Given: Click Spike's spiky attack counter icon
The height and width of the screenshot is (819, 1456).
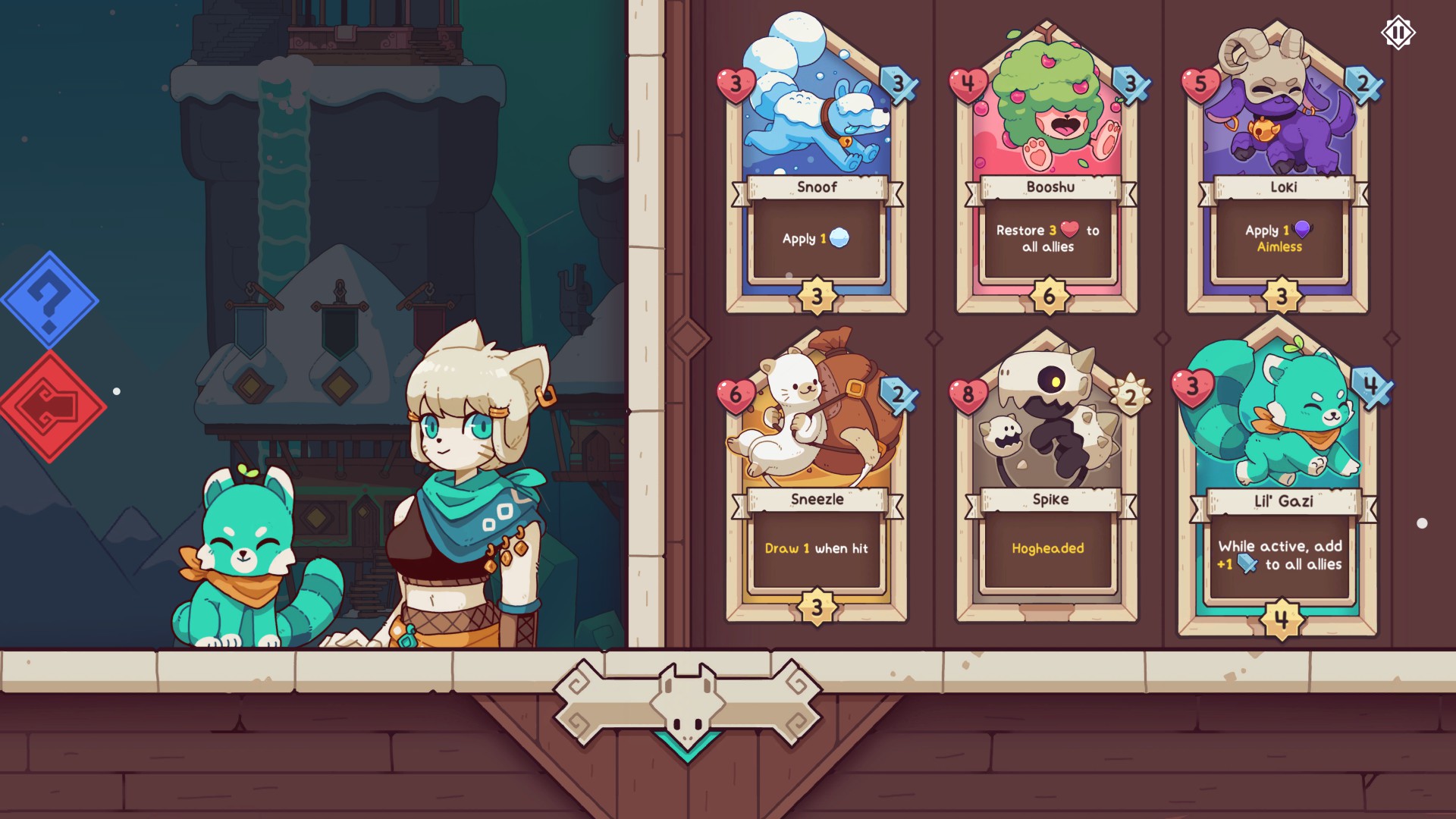Looking at the screenshot, I should click(x=1131, y=395).
